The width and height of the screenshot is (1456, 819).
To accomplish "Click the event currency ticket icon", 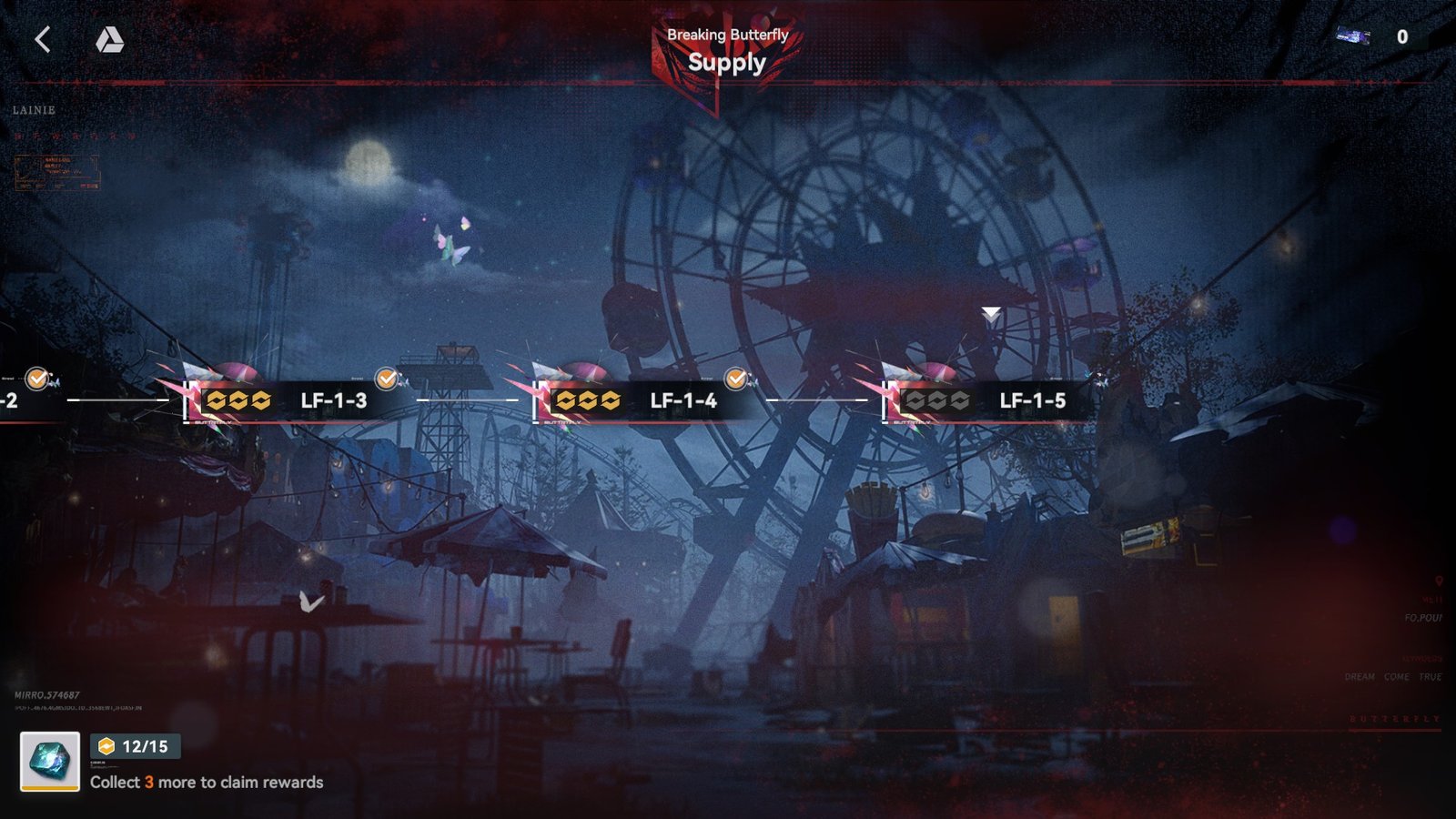I will 1353,36.
